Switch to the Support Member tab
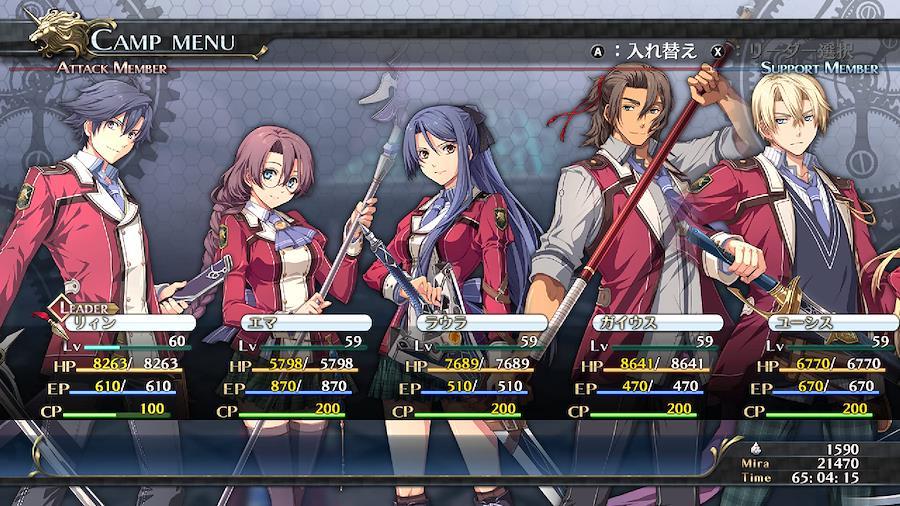 tap(818, 68)
